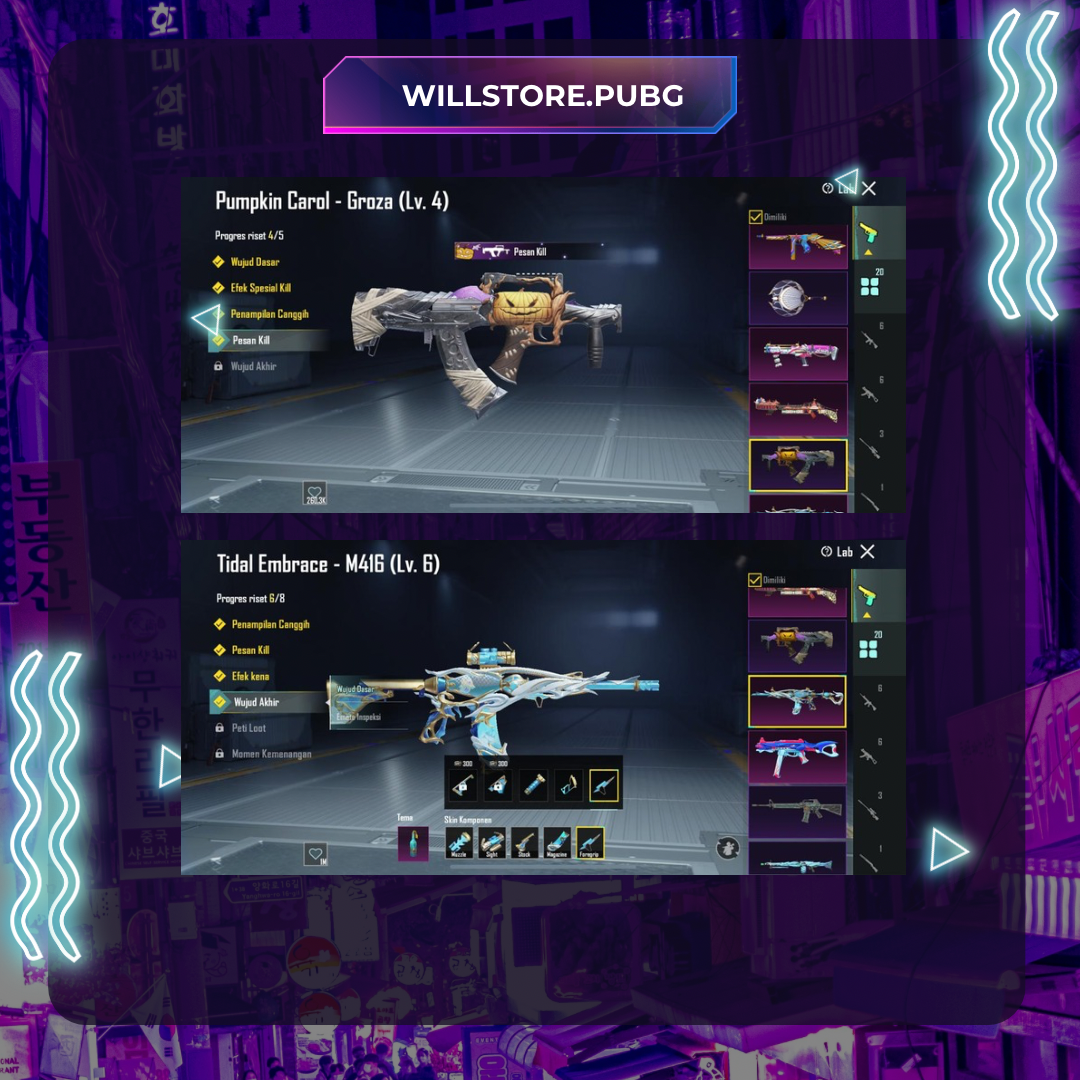This screenshot has height=1080, width=1080.
Task: Like the Tidal Embrace skin with 1M heart
Action: coord(316,855)
